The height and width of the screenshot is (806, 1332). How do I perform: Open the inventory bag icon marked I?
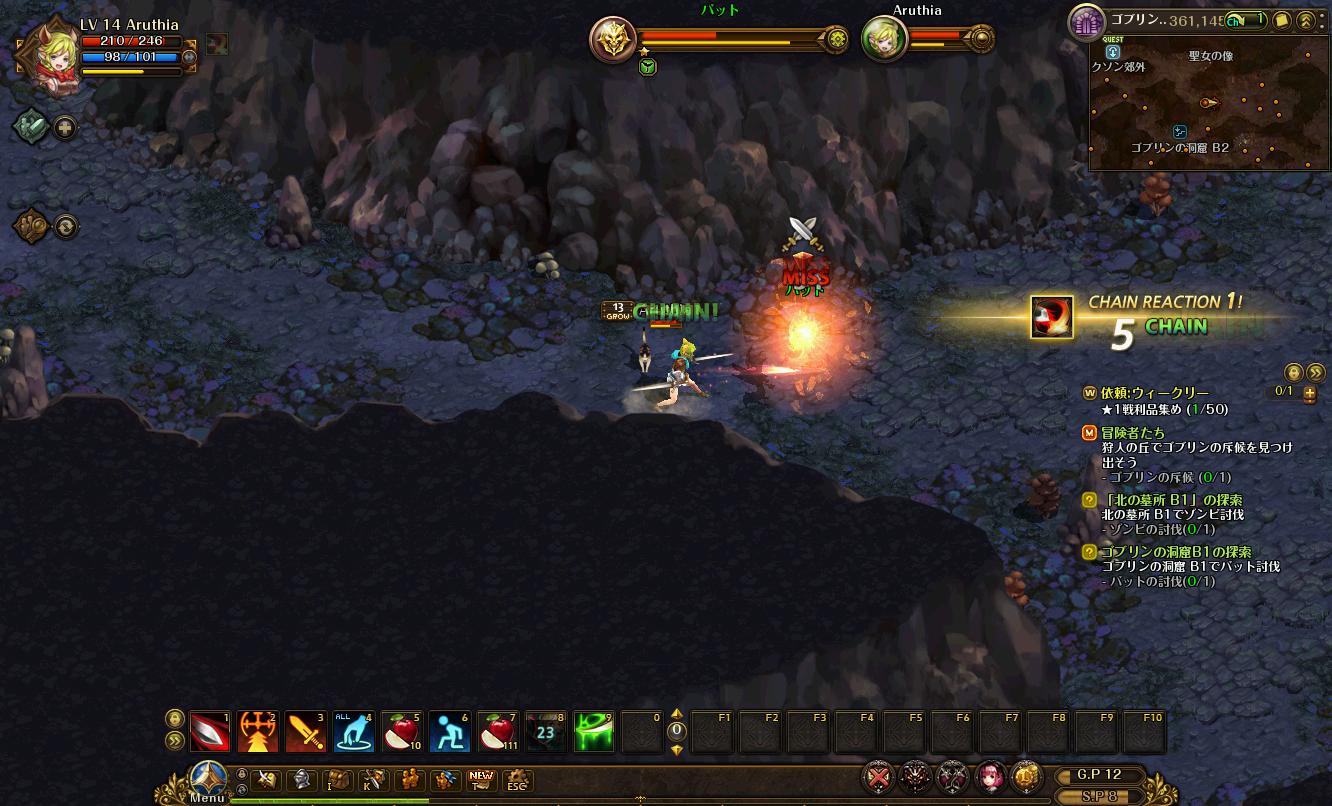pyautogui.click(x=339, y=780)
